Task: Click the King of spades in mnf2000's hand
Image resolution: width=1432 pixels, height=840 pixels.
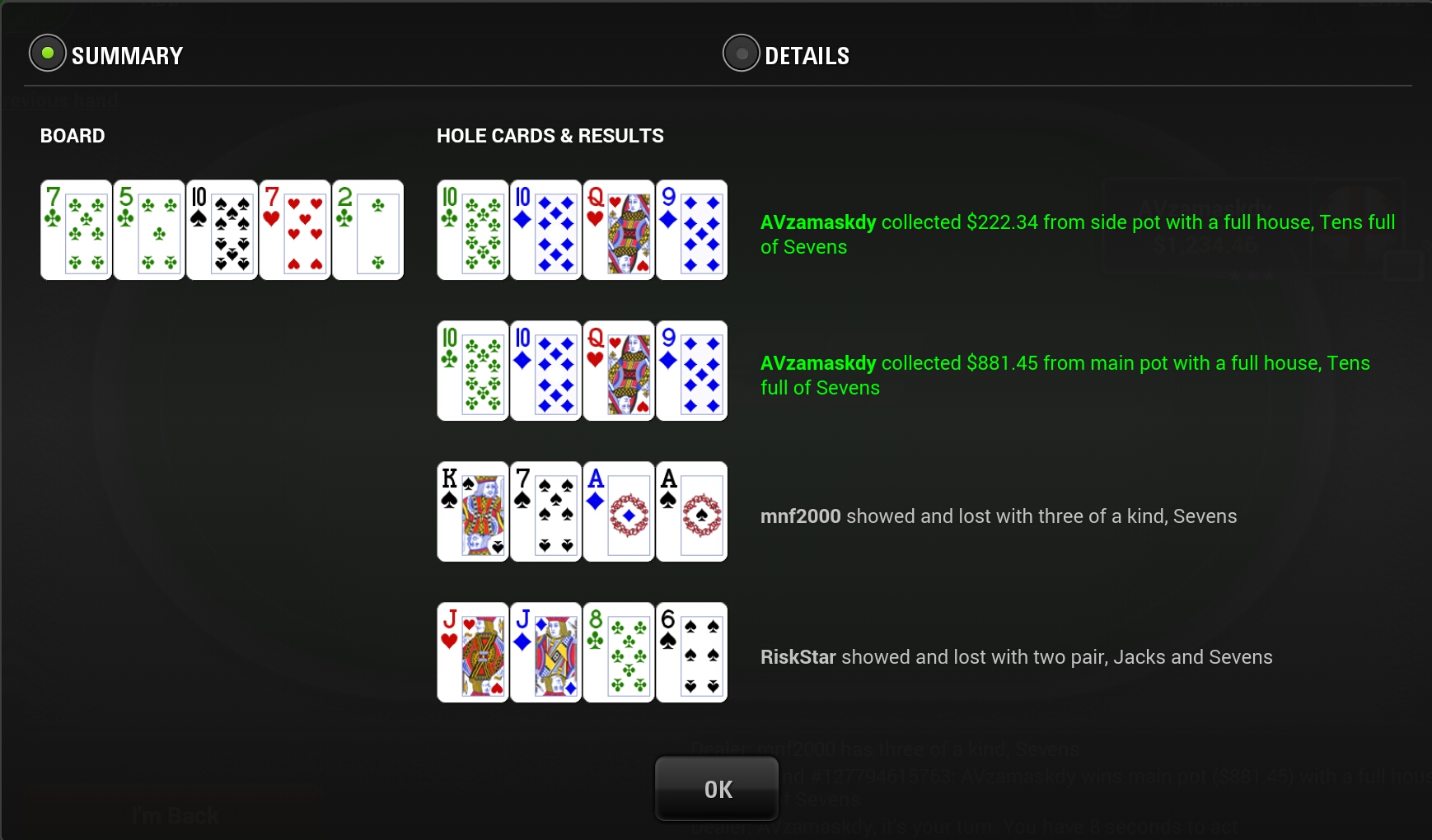Action: [x=472, y=511]
